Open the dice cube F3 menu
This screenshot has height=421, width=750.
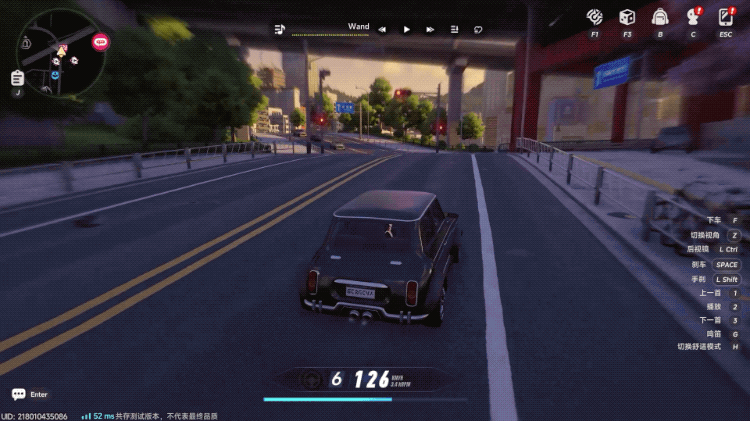coord(626,16)
